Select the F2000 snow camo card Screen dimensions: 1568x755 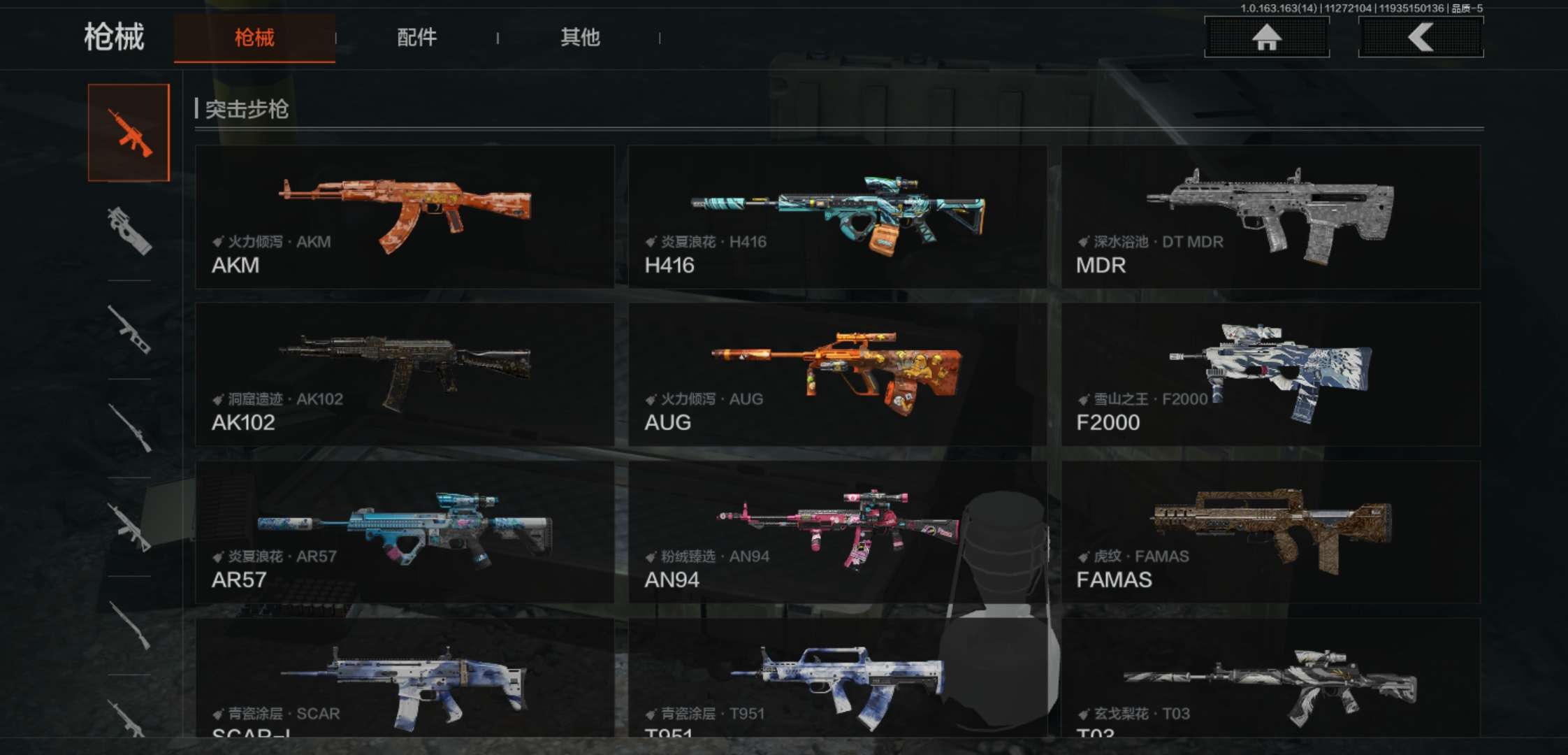1270,374
